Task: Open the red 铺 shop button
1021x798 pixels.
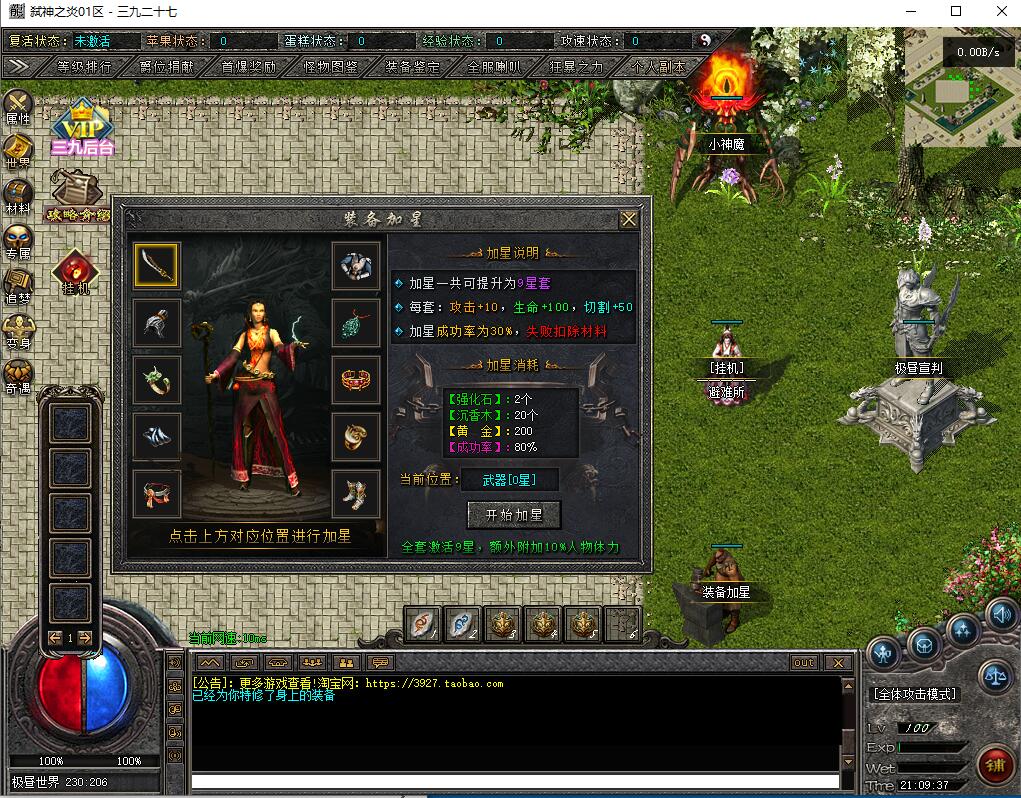Action: click(x=994, y=767)
